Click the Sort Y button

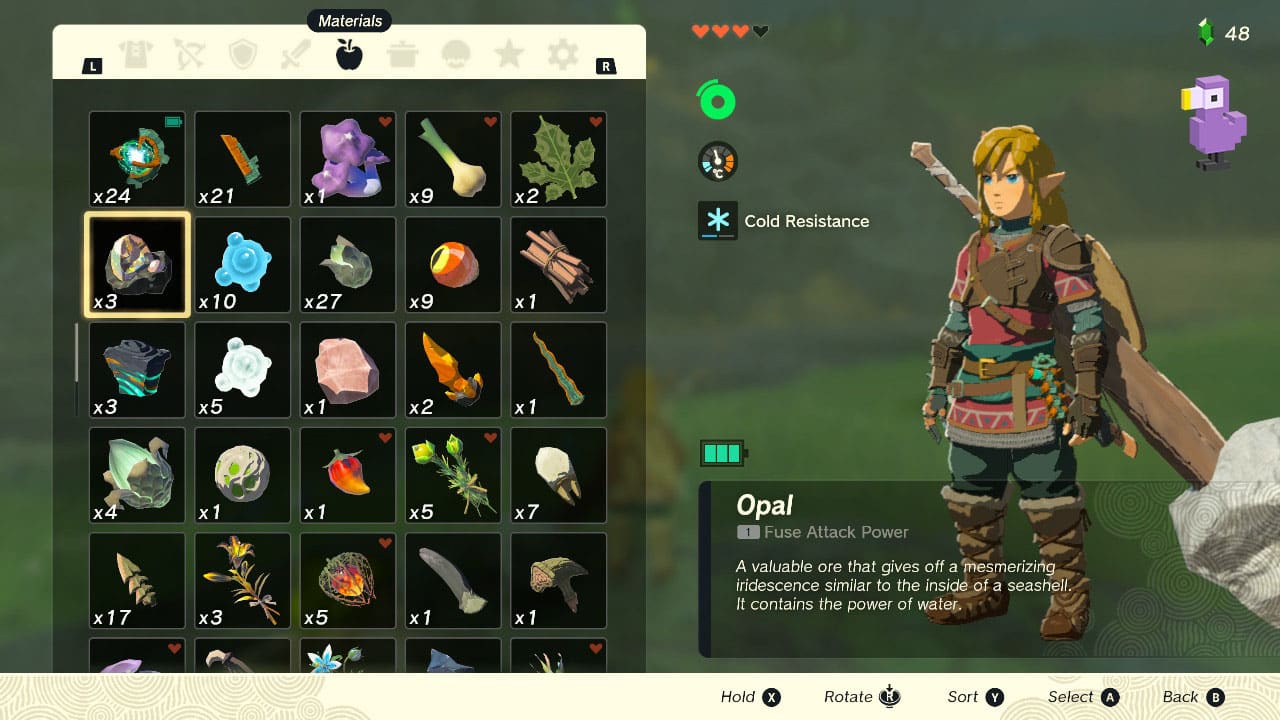[973, 697]
